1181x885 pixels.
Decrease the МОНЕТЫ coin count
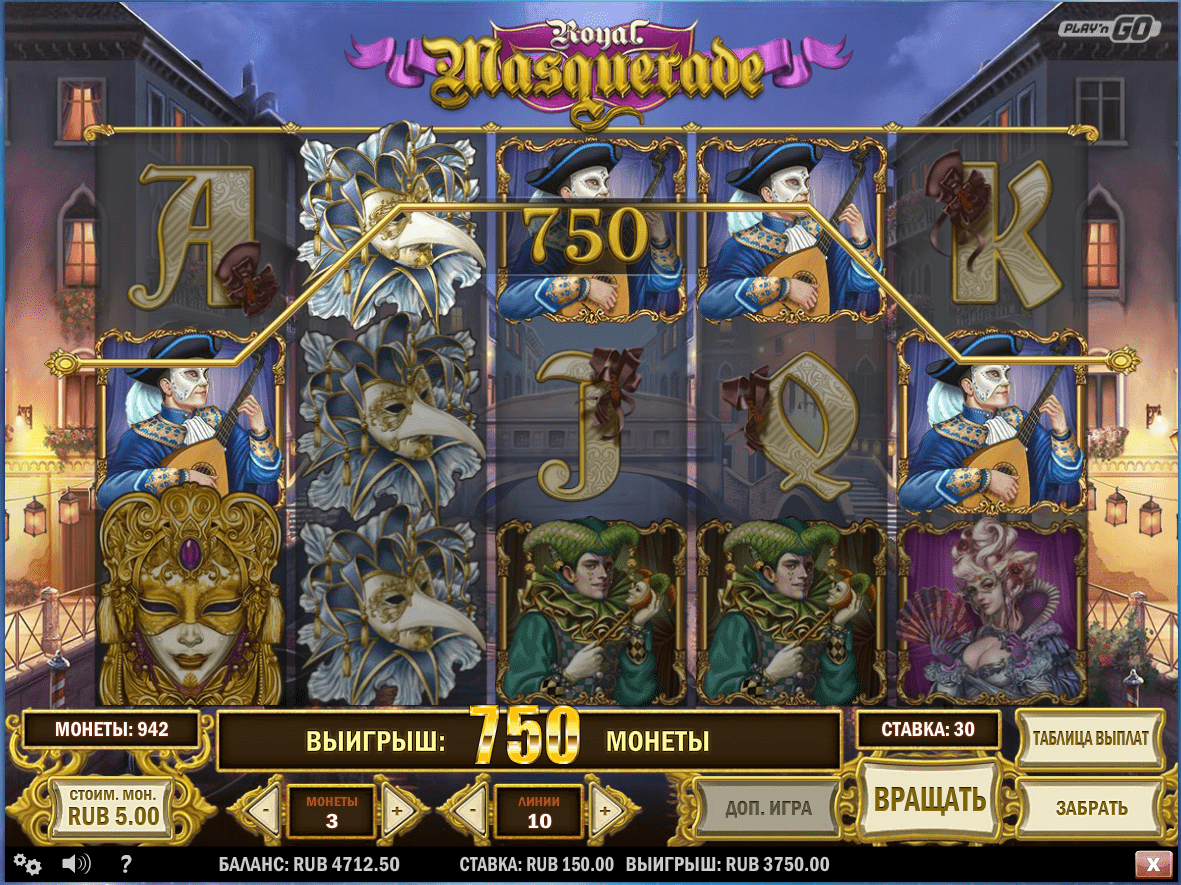(x=263, y=810)
